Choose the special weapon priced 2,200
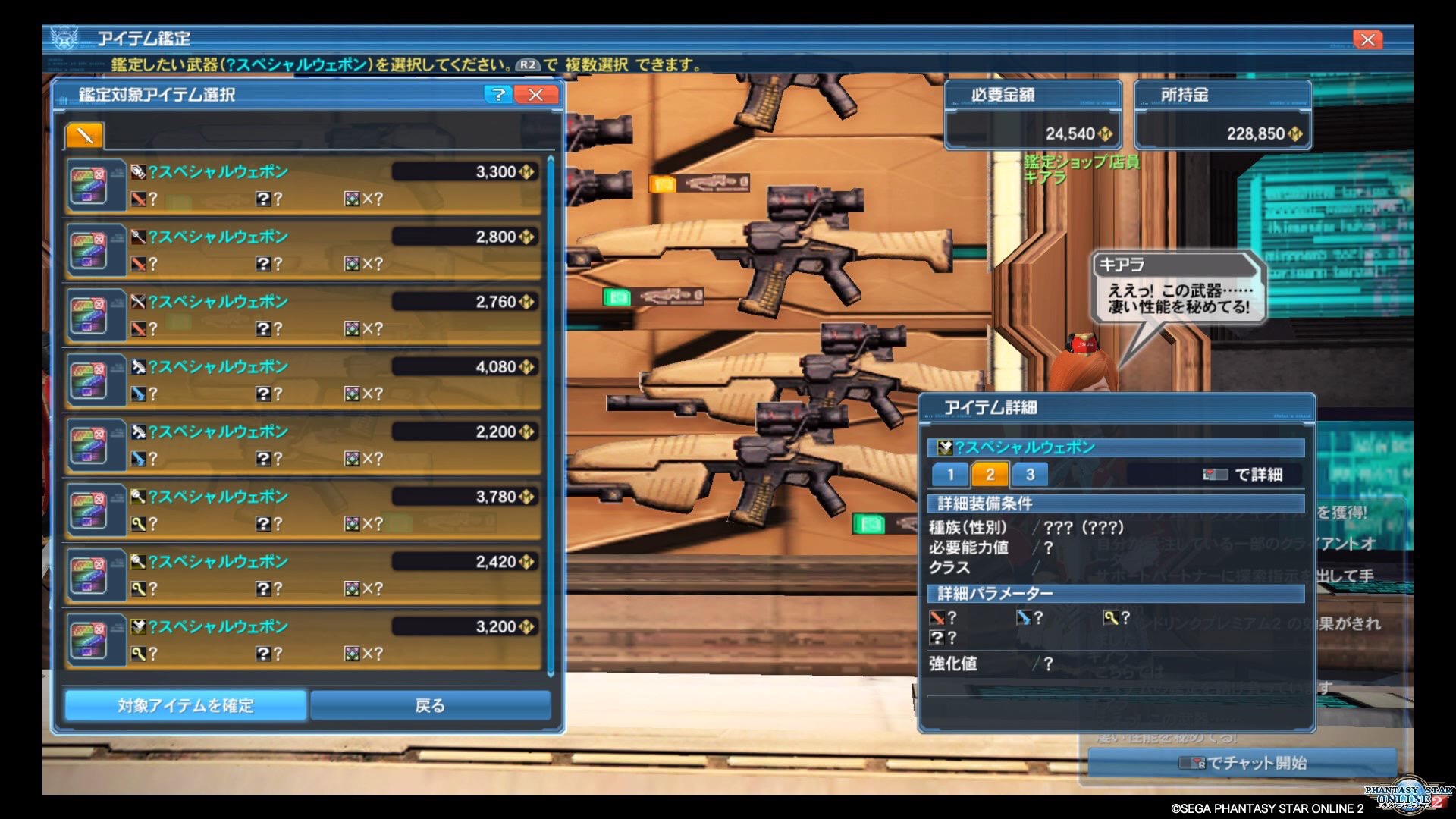The height and width of the screenshot is (819, 1456). tap(303, 444)
